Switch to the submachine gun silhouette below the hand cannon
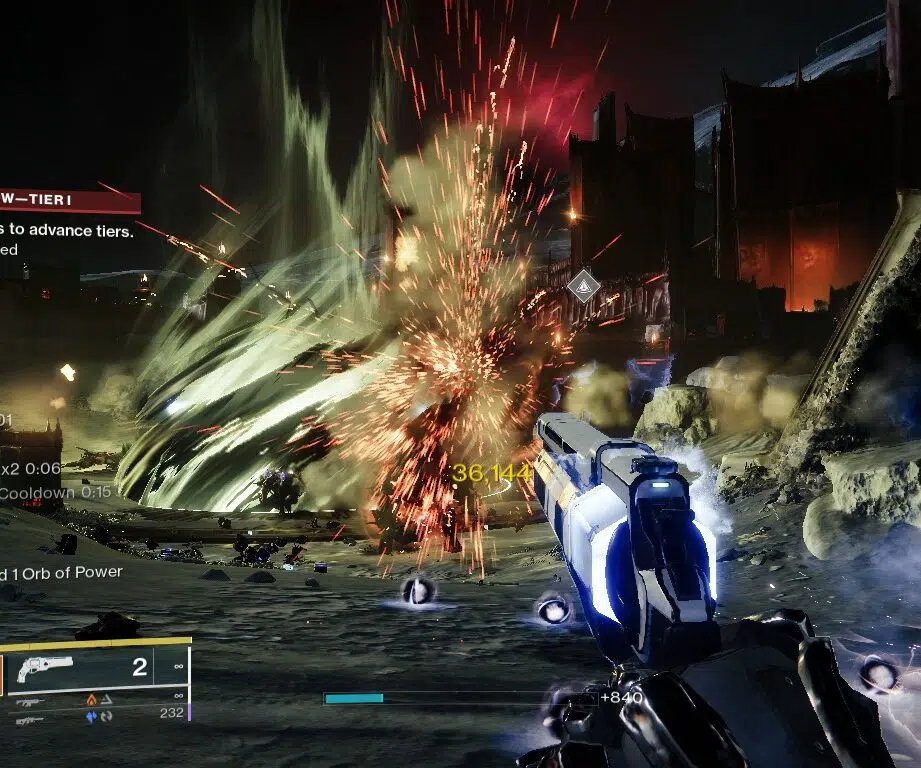Viewport: 921px width, 768px height. pos(29,702)
